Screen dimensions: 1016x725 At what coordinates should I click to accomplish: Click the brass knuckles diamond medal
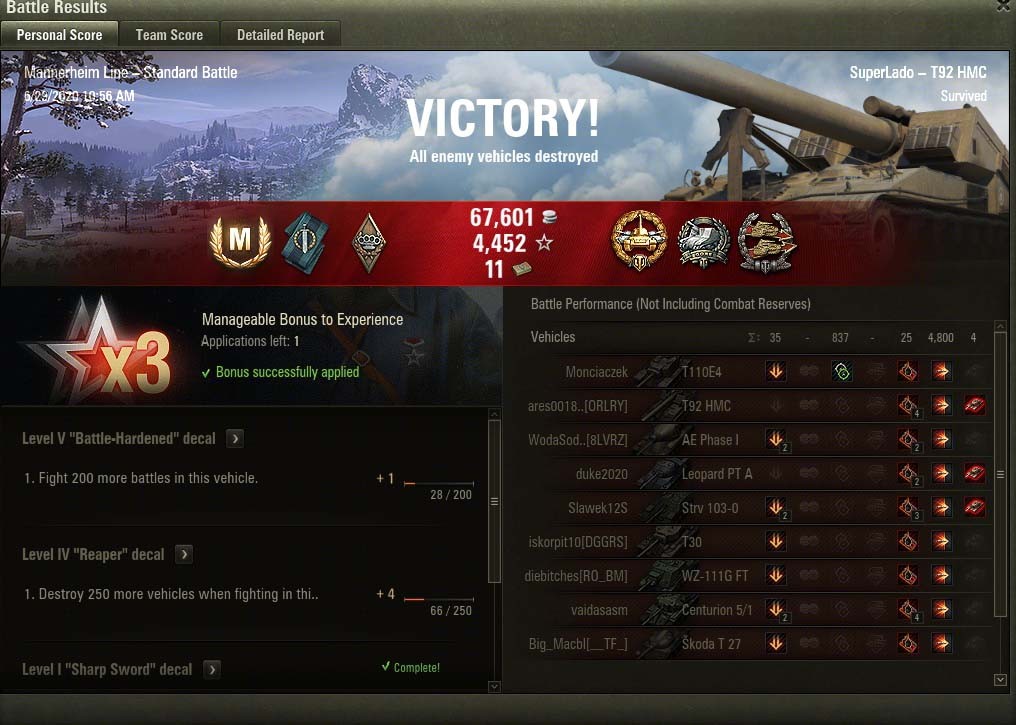(369, 241)
